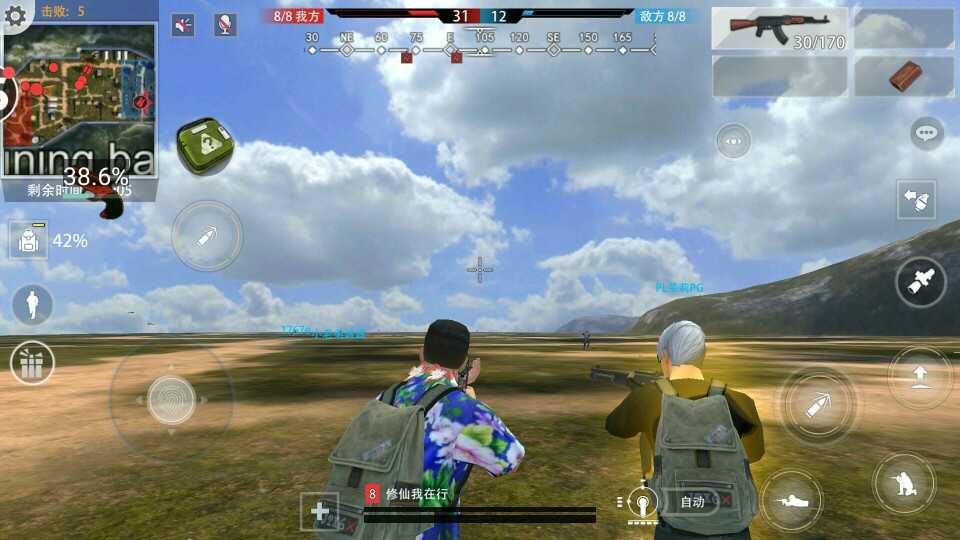
Task: Select the brown item slot
Action: point(903,76)
